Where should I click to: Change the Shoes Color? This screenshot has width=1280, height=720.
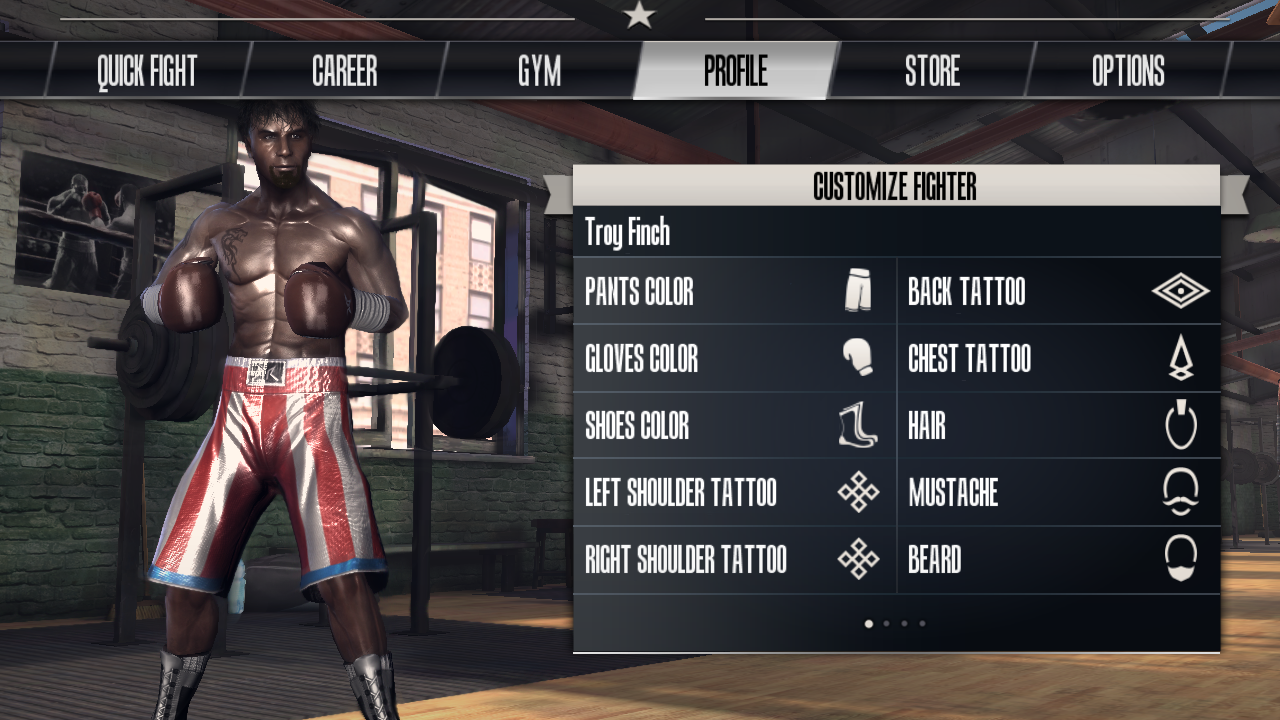coord(734,426)
